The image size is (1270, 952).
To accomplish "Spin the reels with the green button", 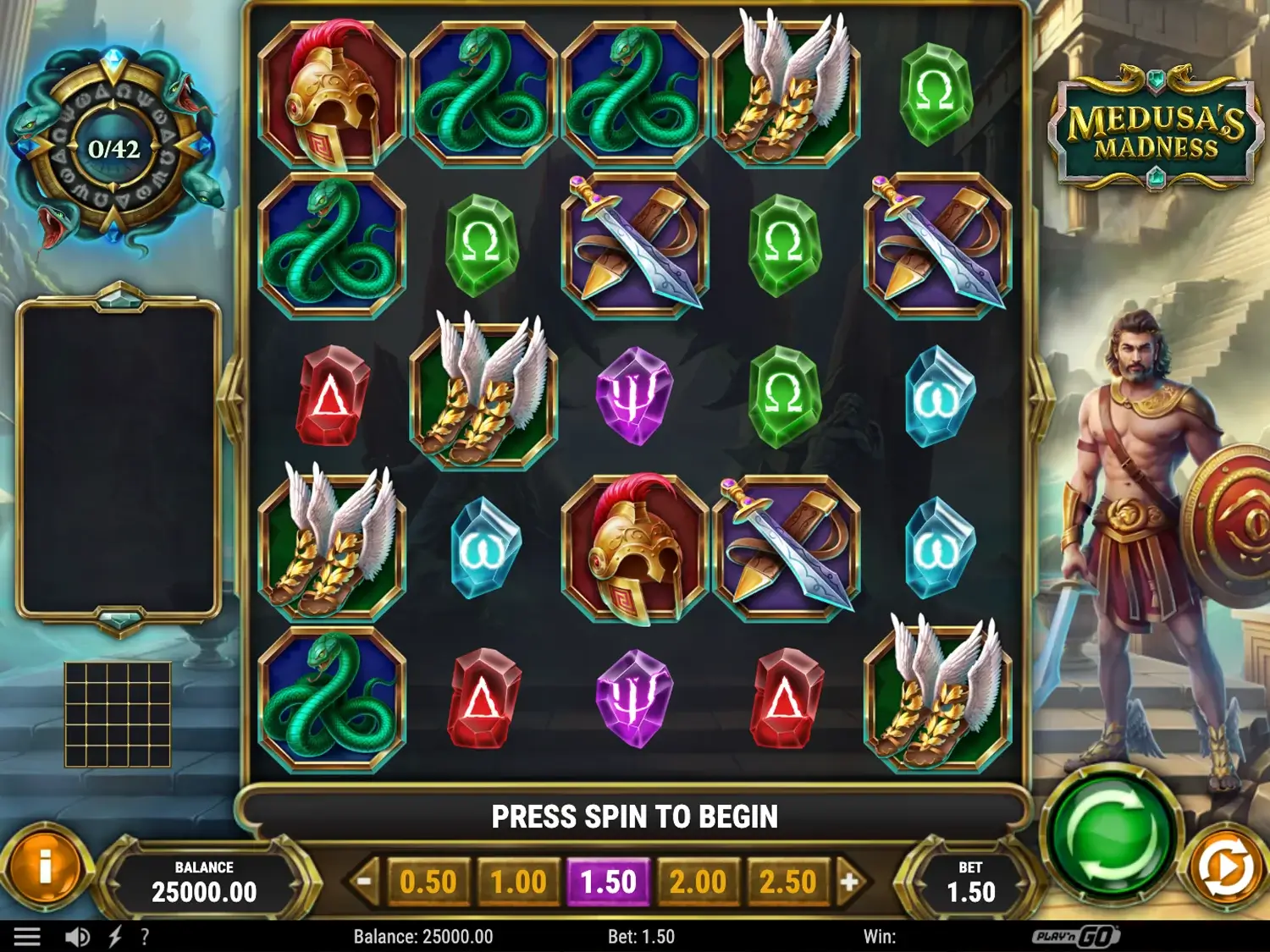I will (1110, 839).
